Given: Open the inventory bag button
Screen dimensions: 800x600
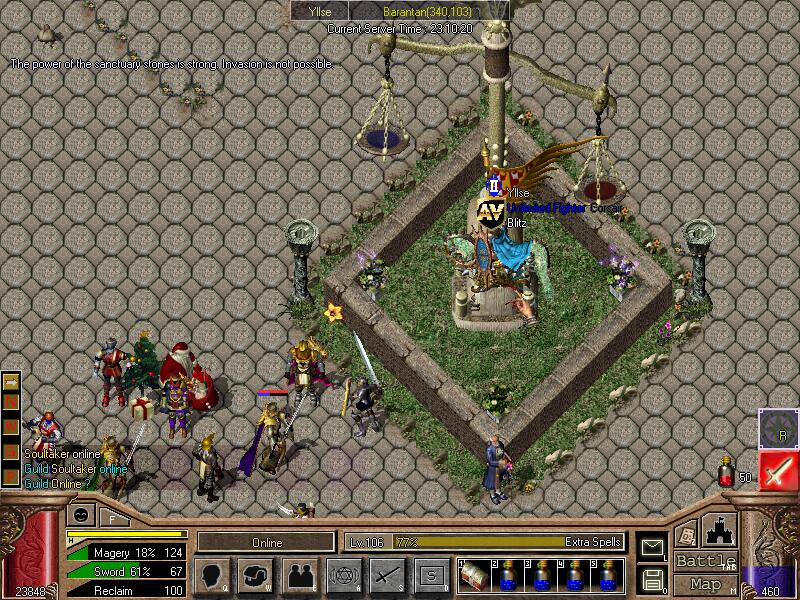Looking at the screenshot, I should pyautogui.click(x=255, y=575).
